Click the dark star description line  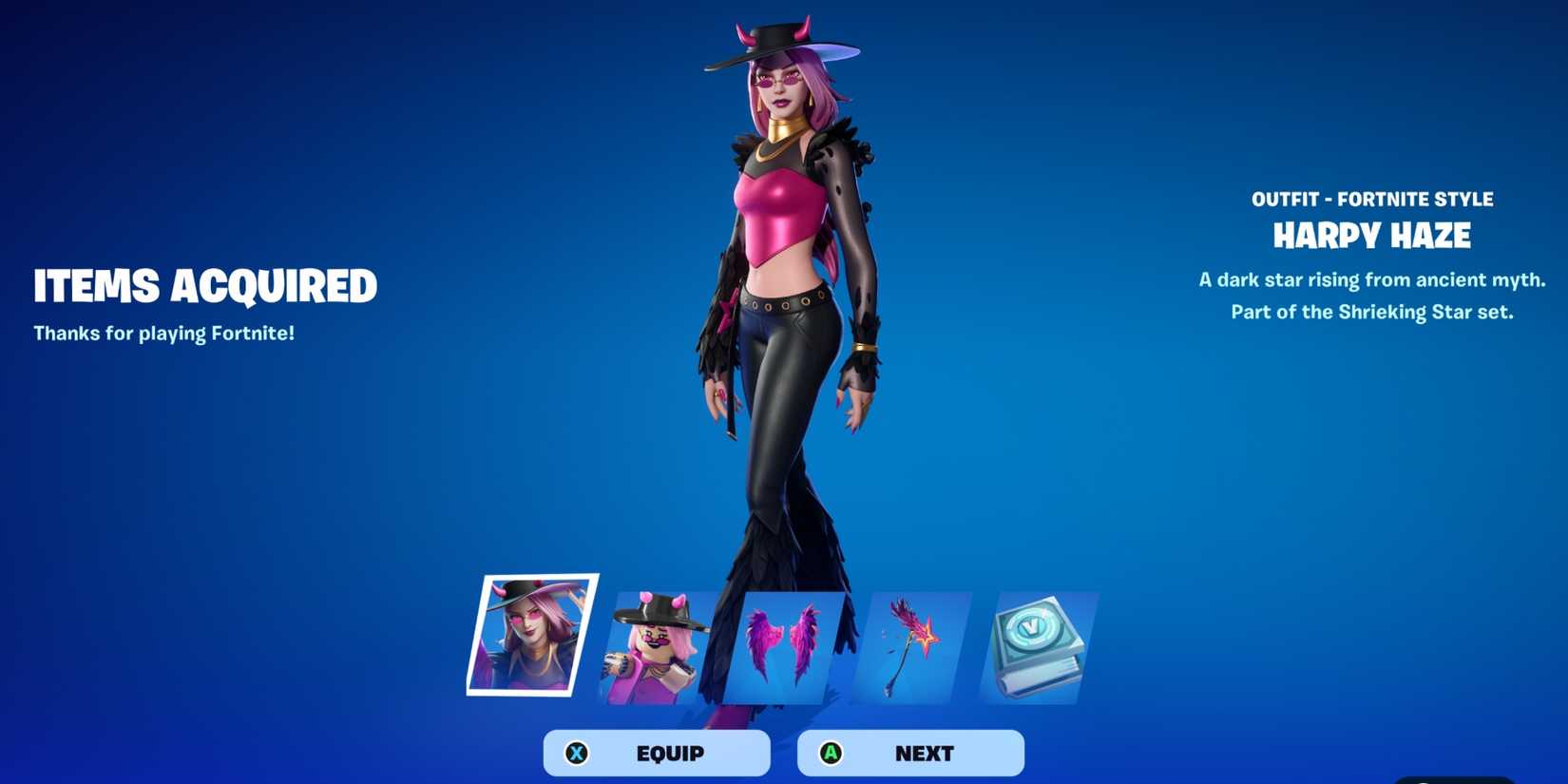[x=1372, y=279]
